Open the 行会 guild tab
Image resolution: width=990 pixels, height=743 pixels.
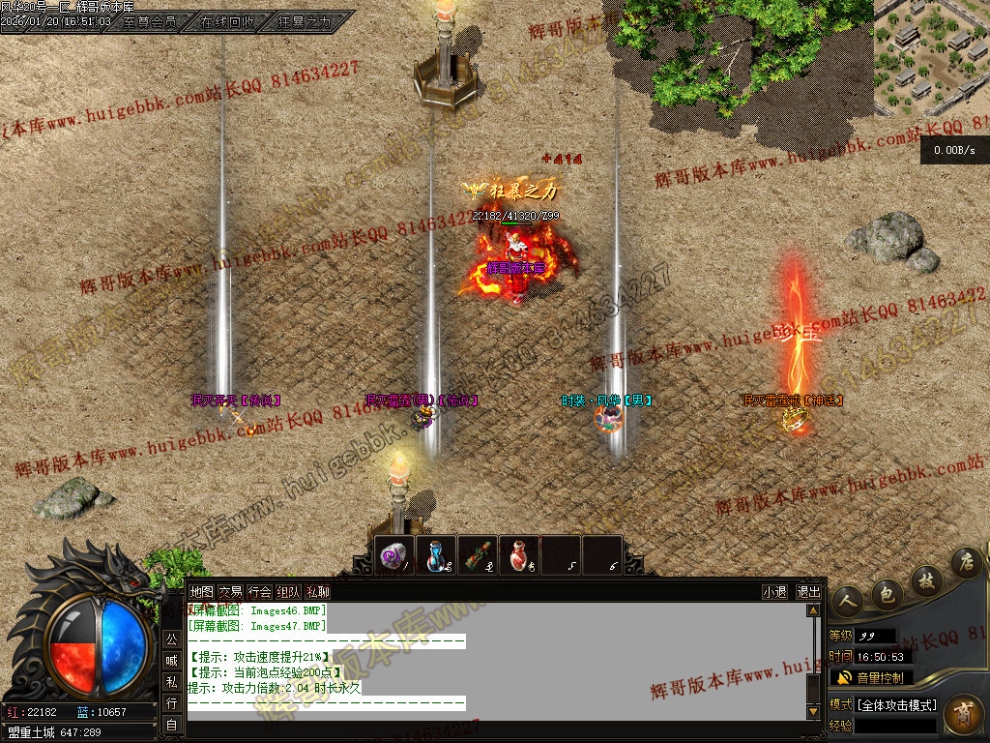pos(259,592)
